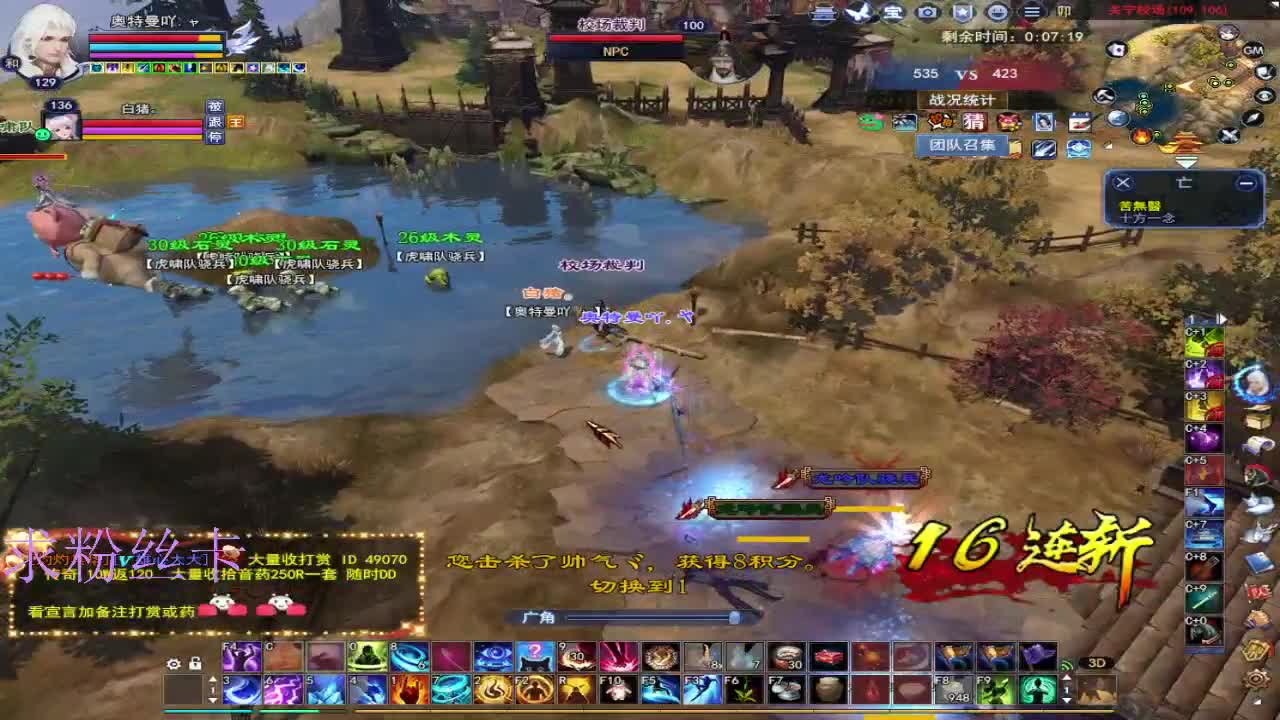Click the cat-face question mark skill icon

point(535,657)
